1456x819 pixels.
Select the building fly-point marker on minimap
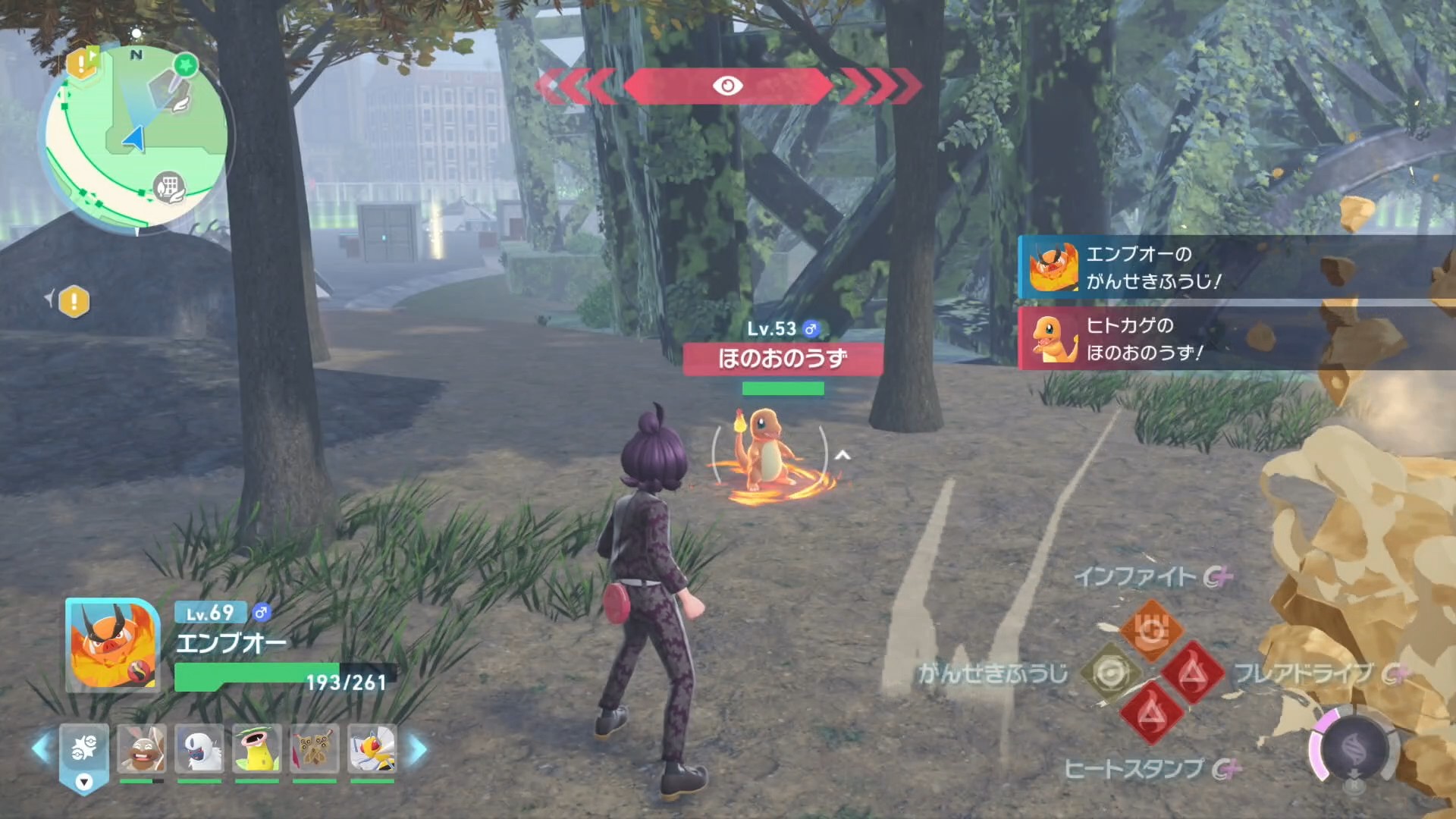pyautogui.click(x=169, y=187)
